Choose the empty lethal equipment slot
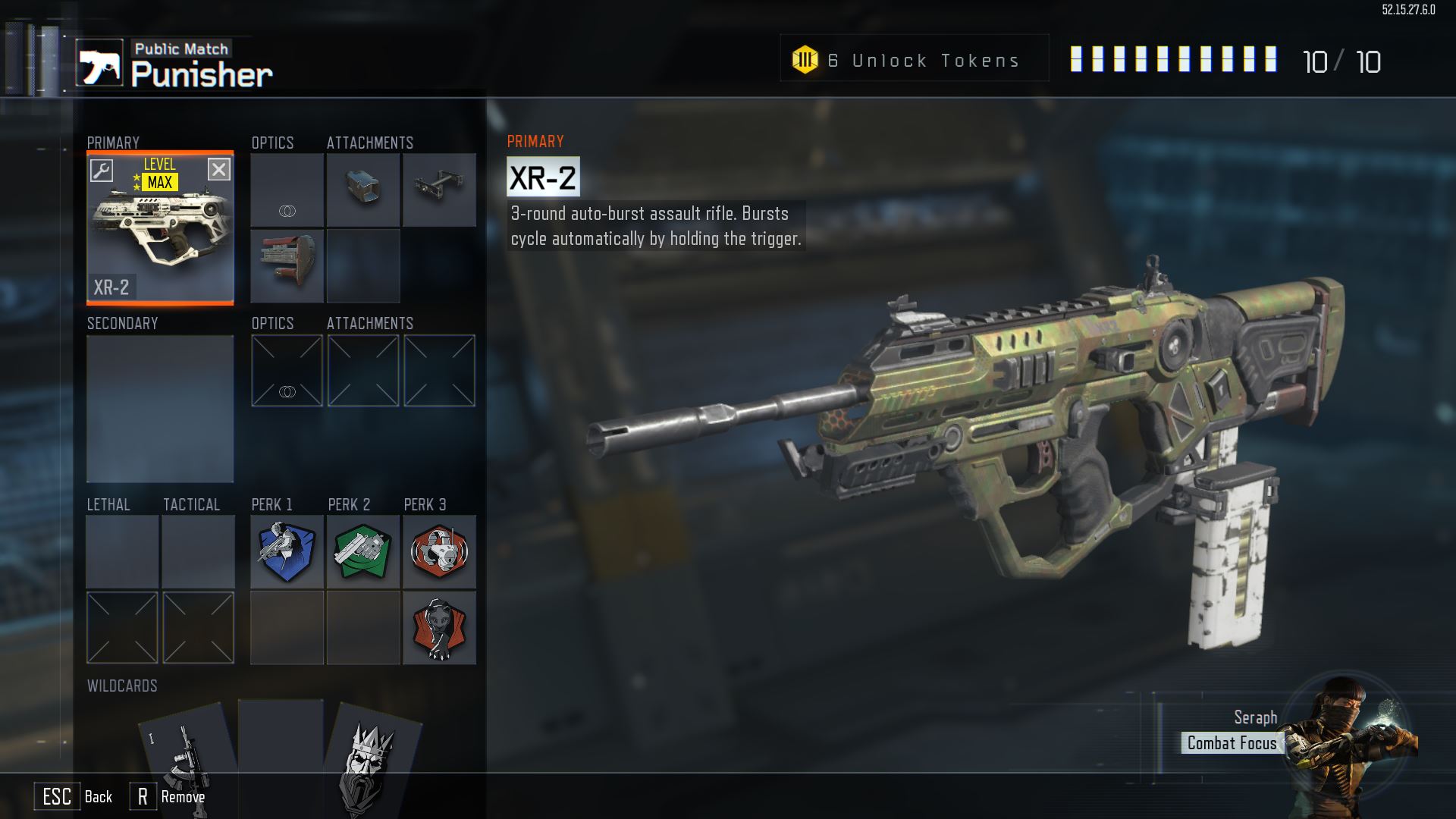Screen dimensions: 1456x819 pos(122,551)
